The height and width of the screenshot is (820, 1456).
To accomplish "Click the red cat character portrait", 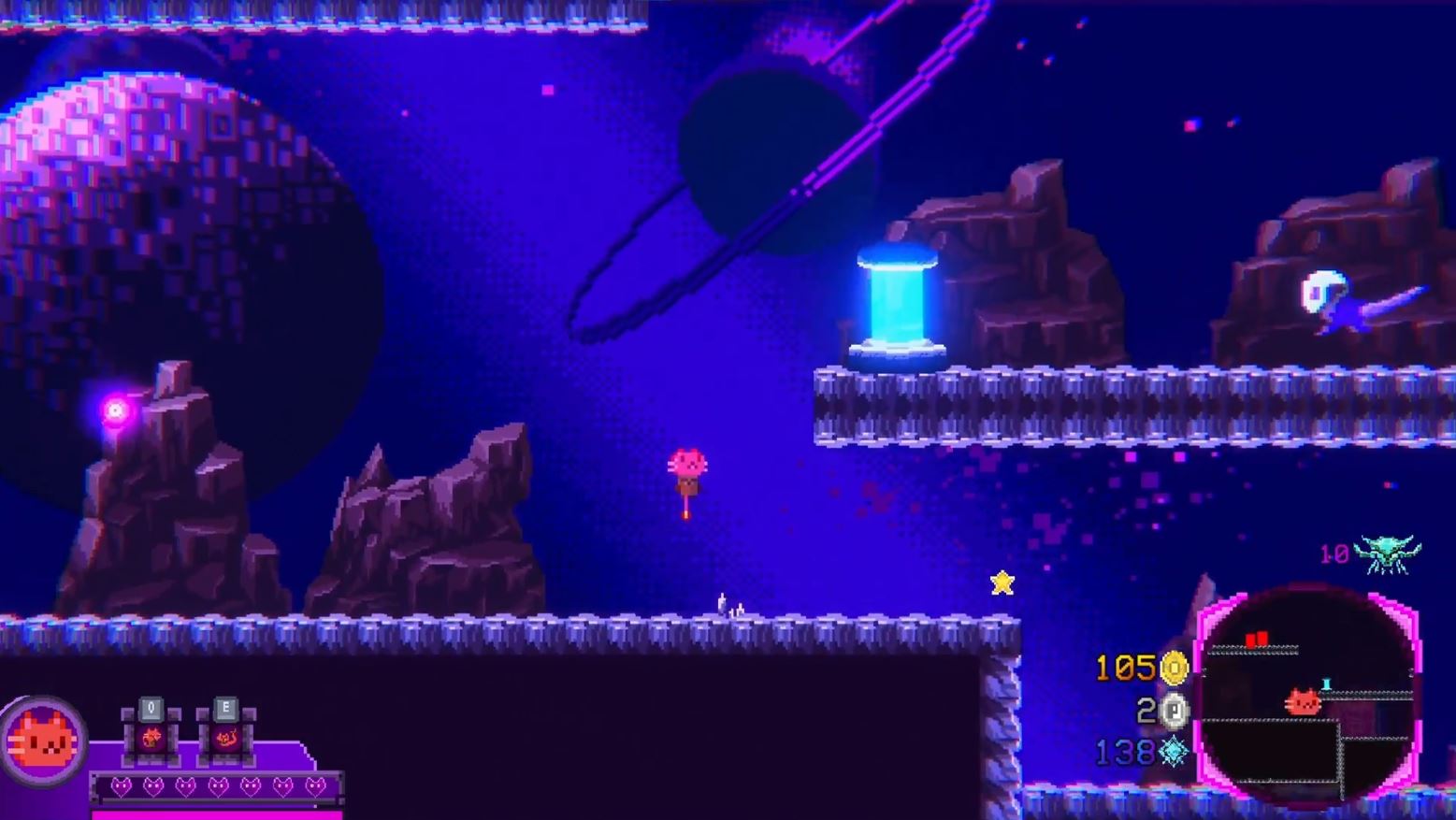I will (x=43, y=741).
